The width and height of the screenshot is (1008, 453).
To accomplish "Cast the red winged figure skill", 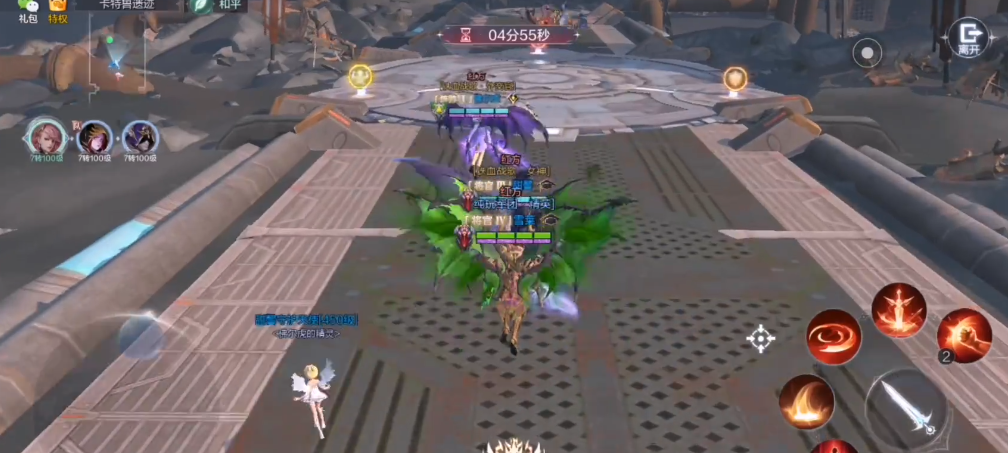I will tap(898, 309).
